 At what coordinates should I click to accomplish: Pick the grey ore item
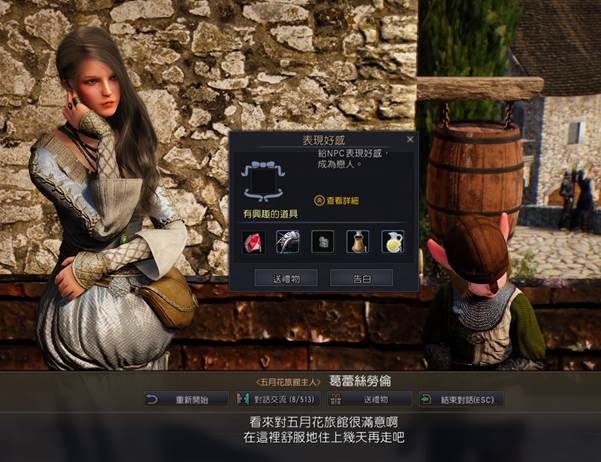(322, 241)
